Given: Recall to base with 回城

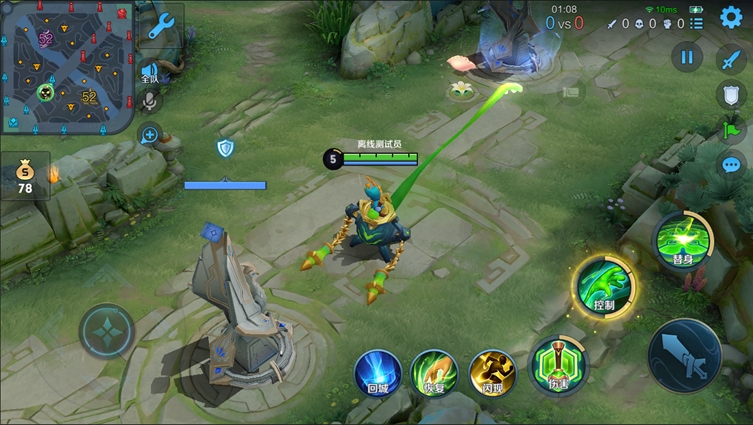Looking at the screenshot, I should pos(378,373).
